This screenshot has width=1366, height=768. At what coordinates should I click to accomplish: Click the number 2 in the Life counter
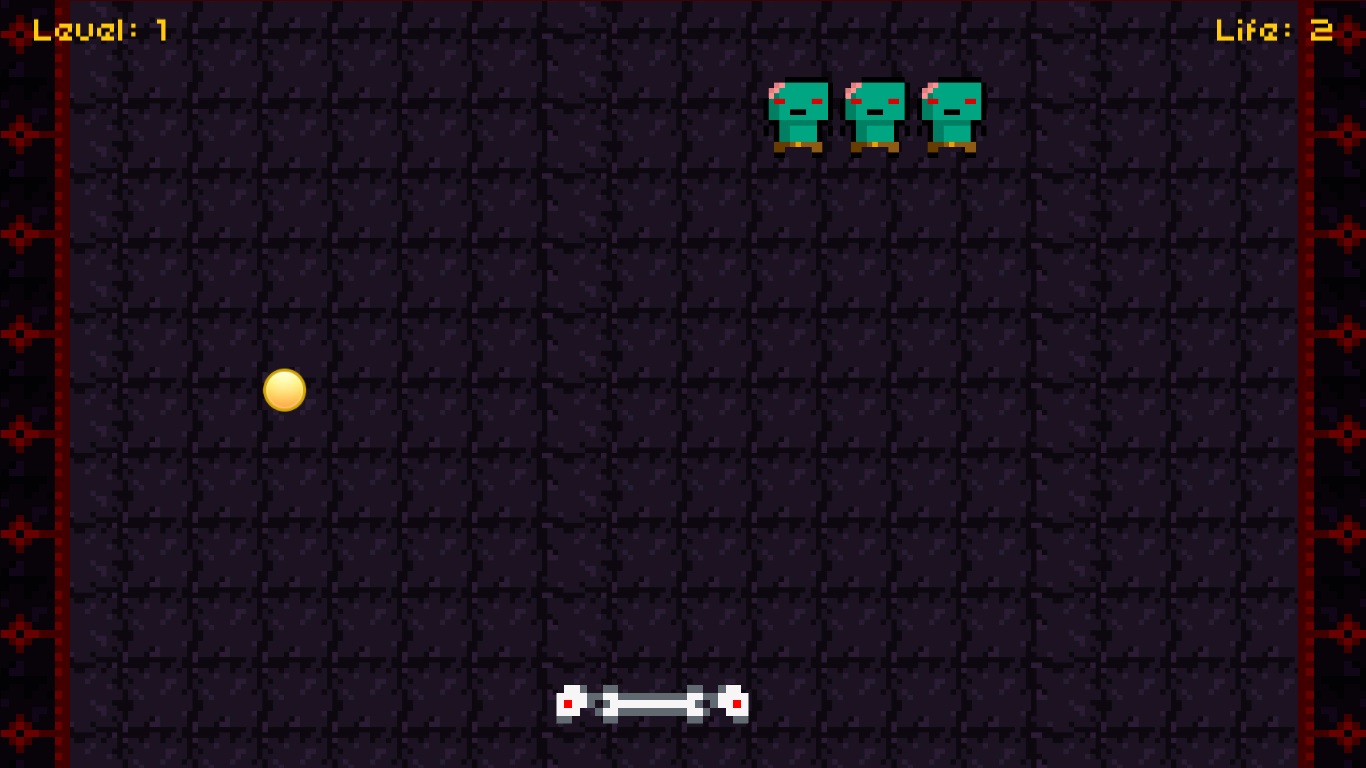point(1324,29)
